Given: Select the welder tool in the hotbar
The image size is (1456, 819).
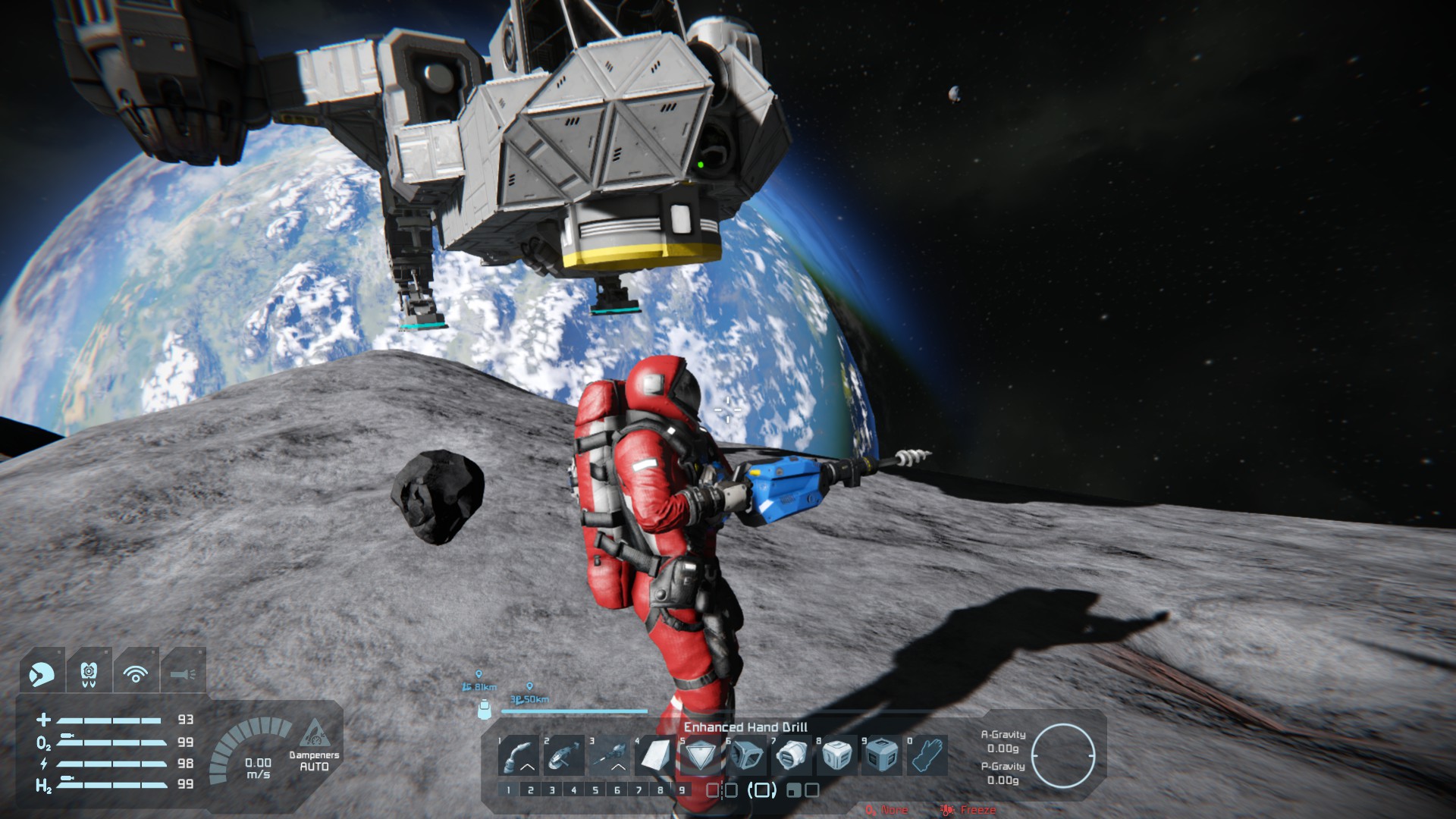Looking at the screenshot, I should coord(519,755).
